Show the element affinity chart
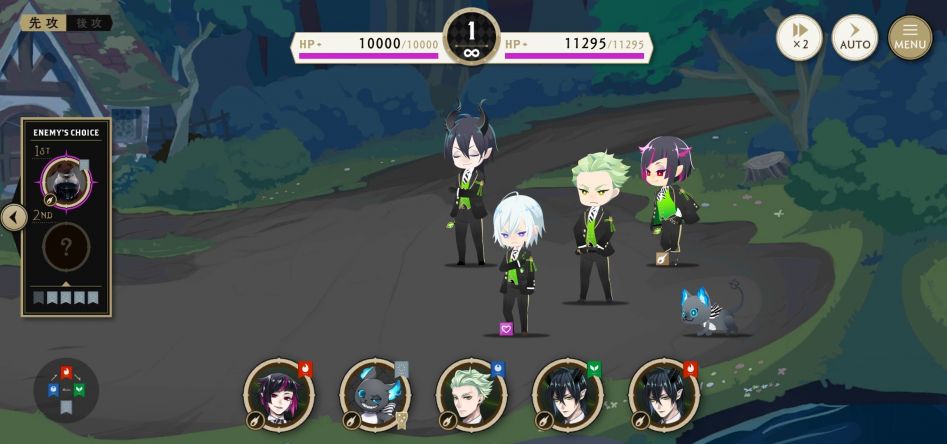 click(x=66, y=389)
